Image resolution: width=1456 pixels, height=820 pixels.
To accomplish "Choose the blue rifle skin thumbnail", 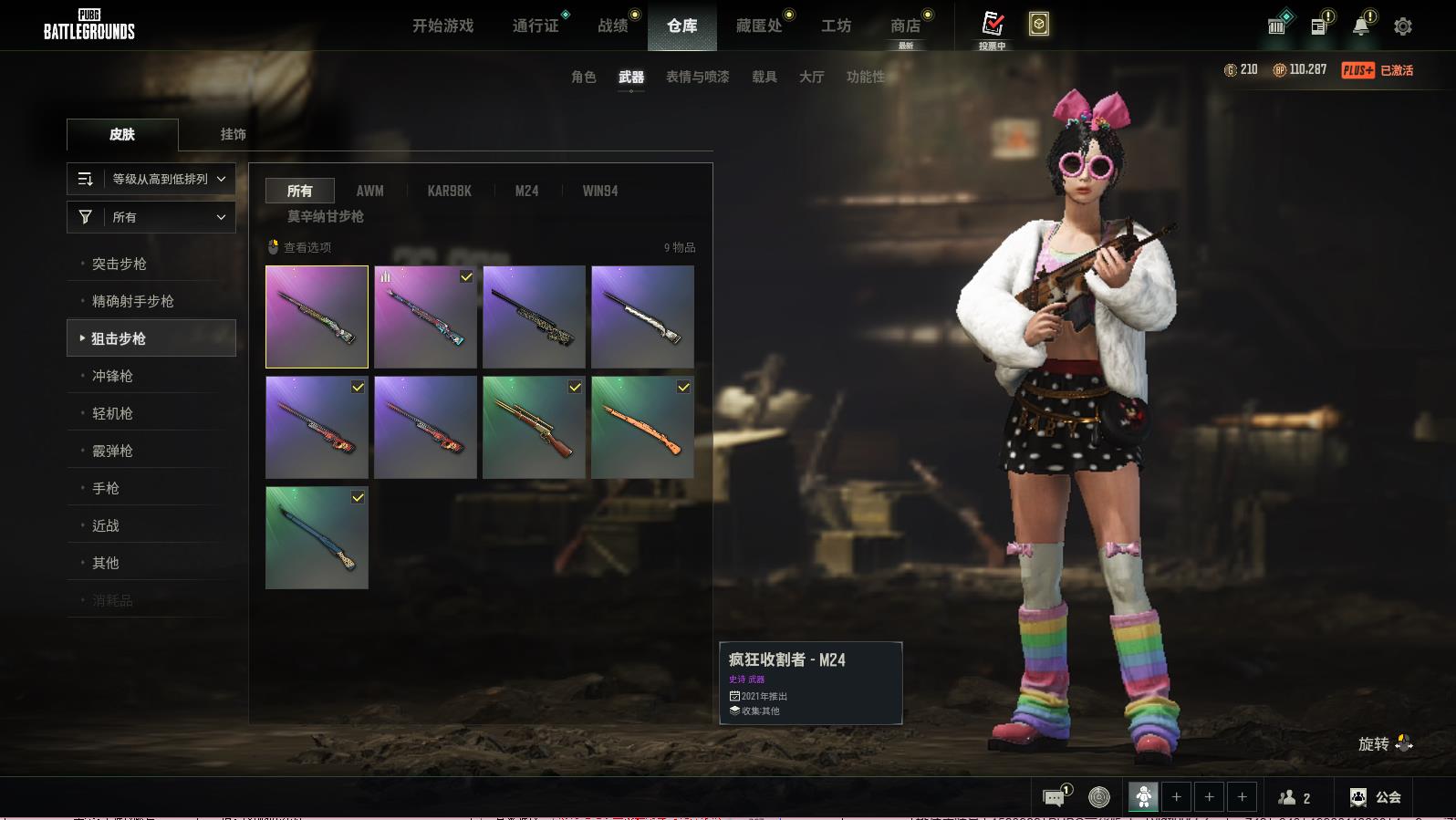I will [317, 537].
